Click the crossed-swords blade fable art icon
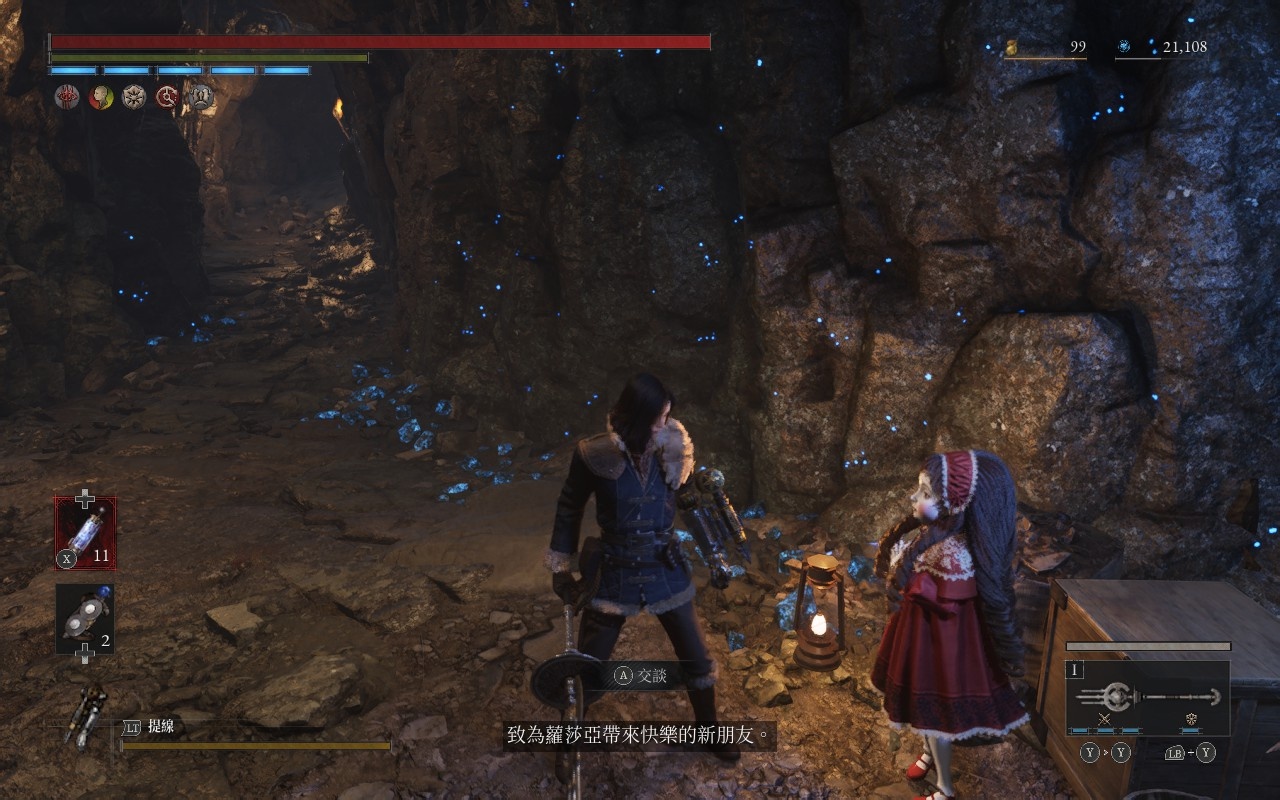This screenshot has width=1280, height=800. coord(1105,719)
